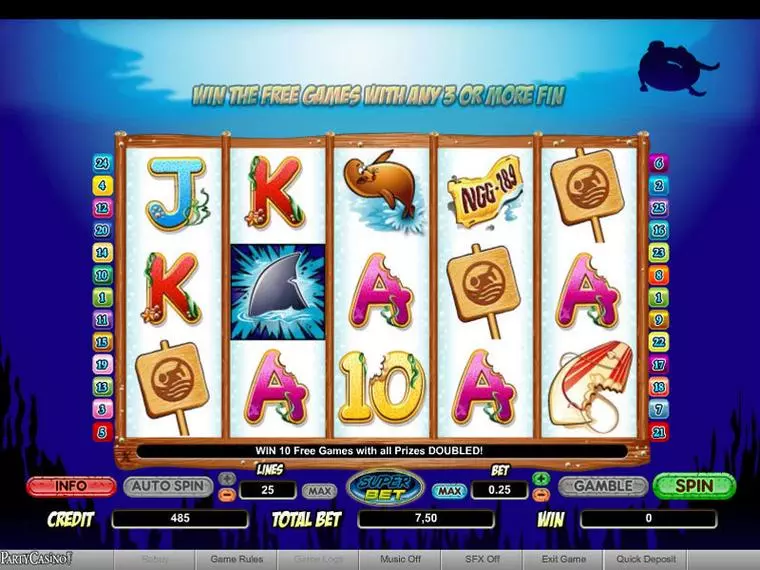The image size is (760, 570).
Task: Raise the bet with the green plus
Action: (x=541, y=478)
